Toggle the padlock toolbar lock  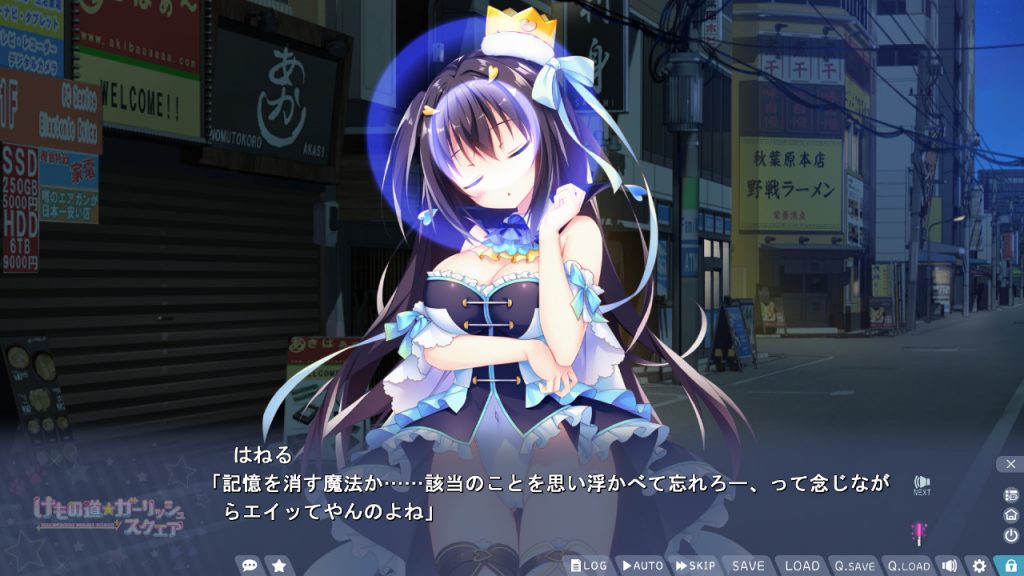[x=1009, y=566]
